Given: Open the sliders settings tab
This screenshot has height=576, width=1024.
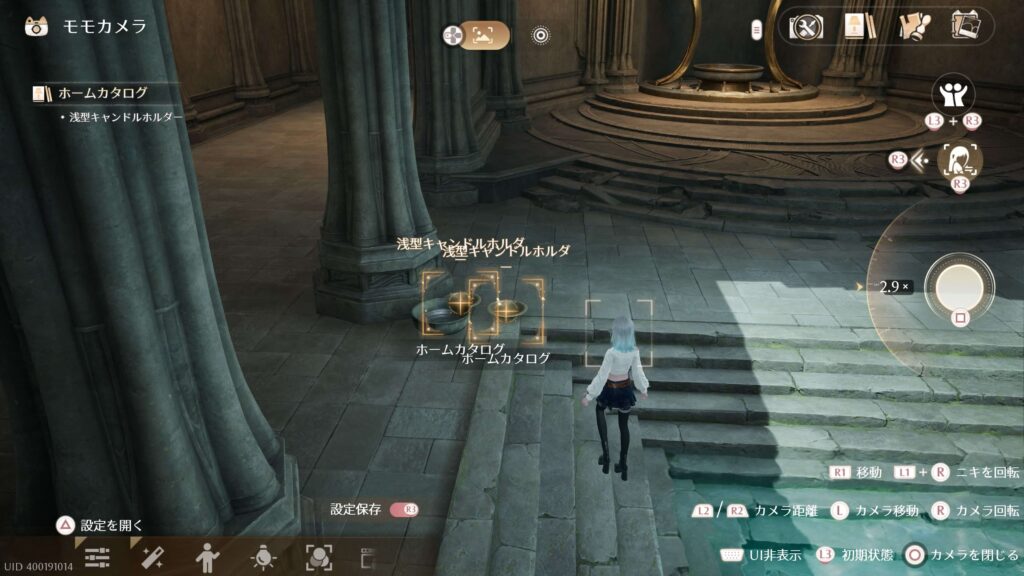Looking at the screenshot, I should pos(97,557).
